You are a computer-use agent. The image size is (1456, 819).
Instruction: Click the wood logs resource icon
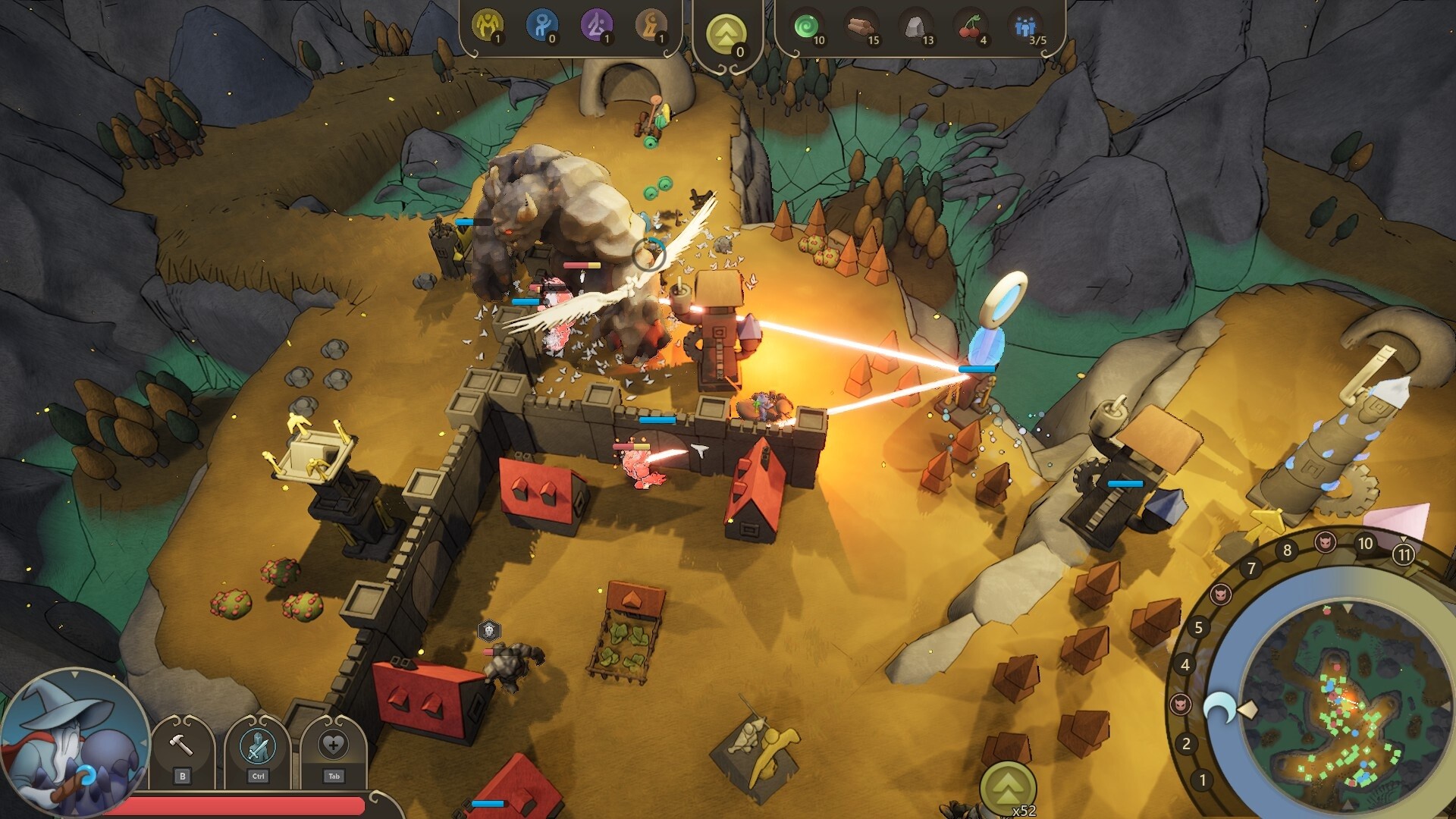[860, 27]
